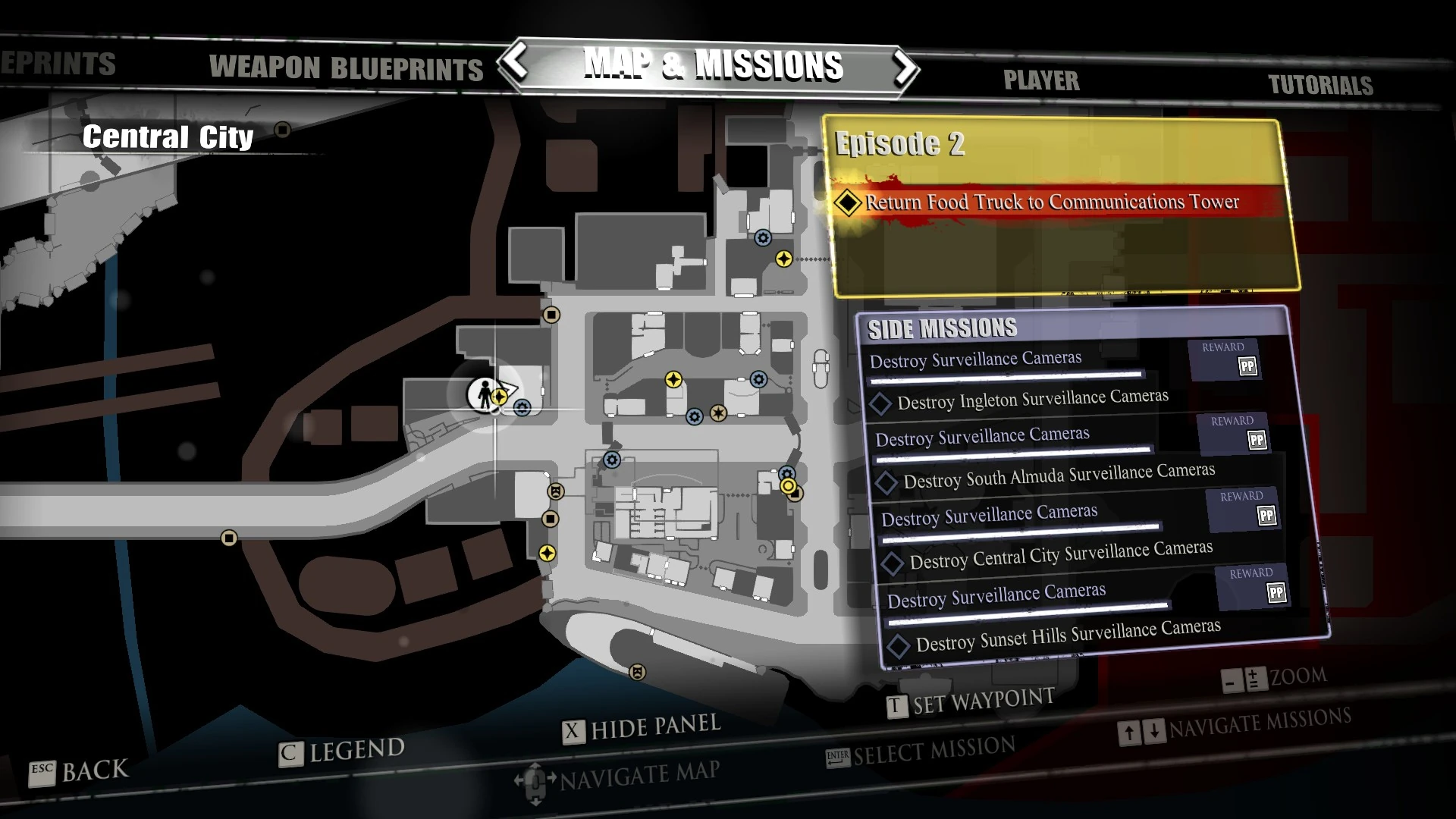Select the key icon on the map
Screen dimensions: 1456x819
pos(556,491)
